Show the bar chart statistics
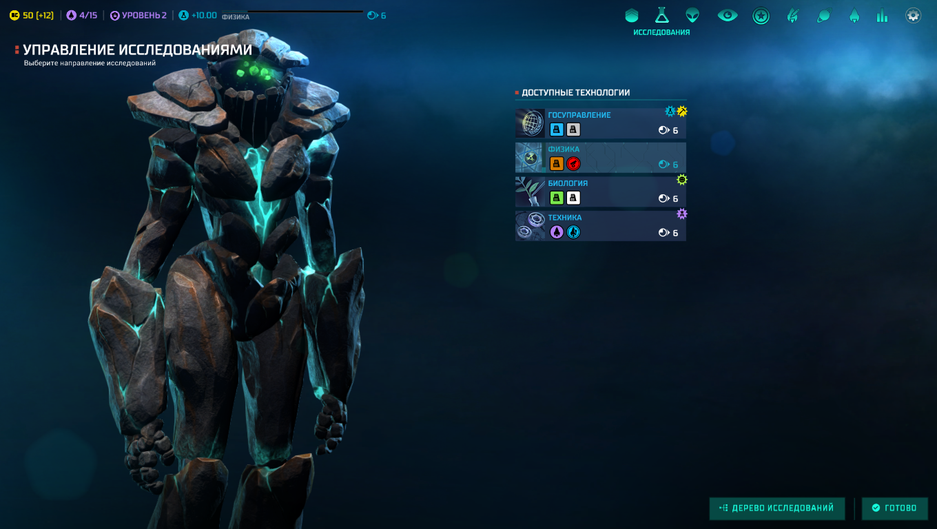The width and height of the screenshot is (937, 529). coord(882,16)
